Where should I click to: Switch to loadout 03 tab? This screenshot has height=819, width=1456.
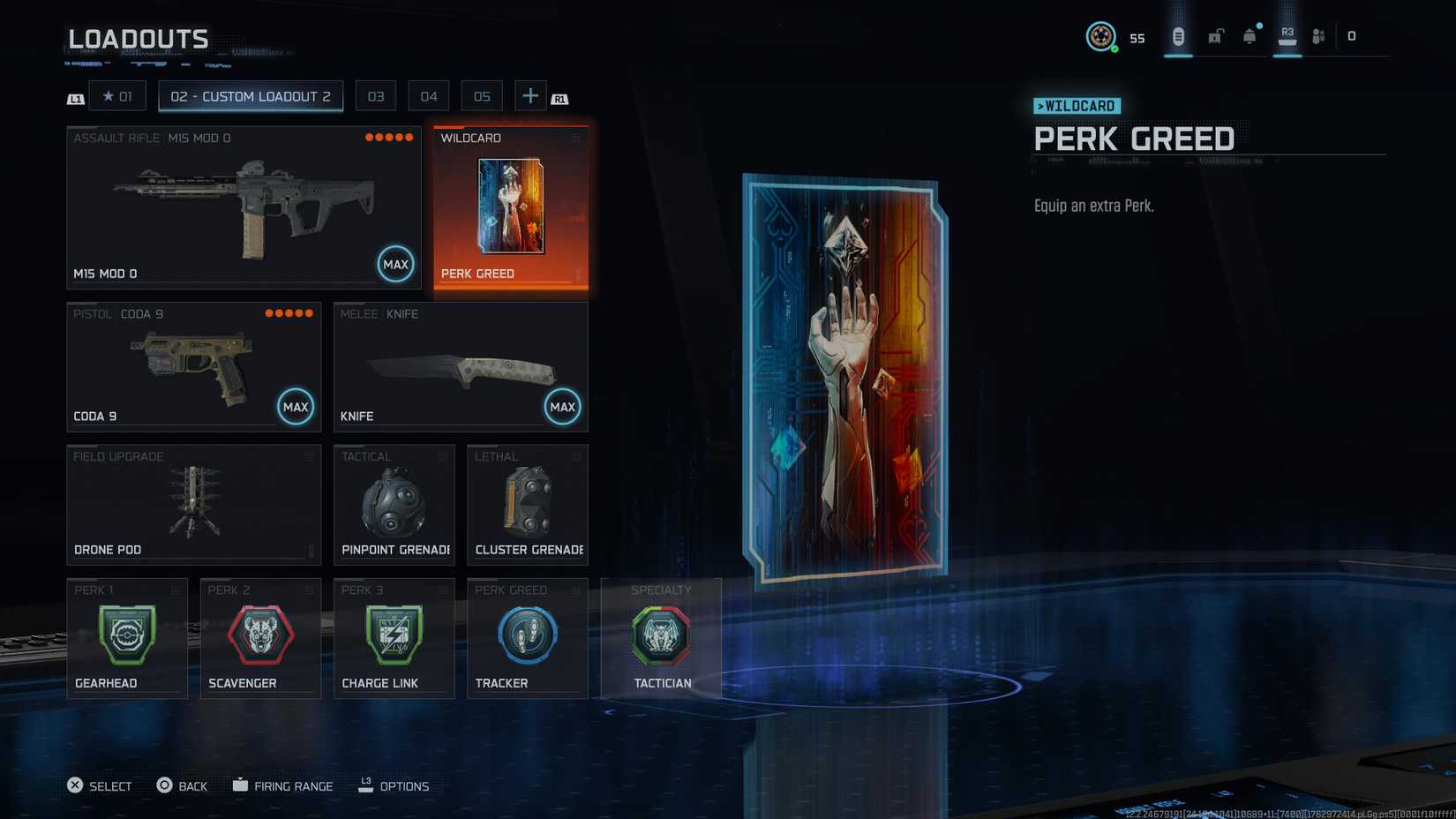(x=376, y=96)
